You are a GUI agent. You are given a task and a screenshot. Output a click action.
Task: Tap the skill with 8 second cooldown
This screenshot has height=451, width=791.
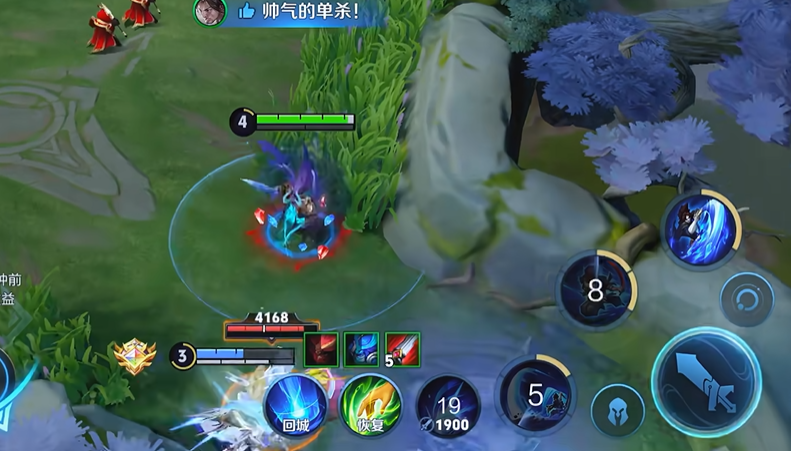tap(596, 290)
